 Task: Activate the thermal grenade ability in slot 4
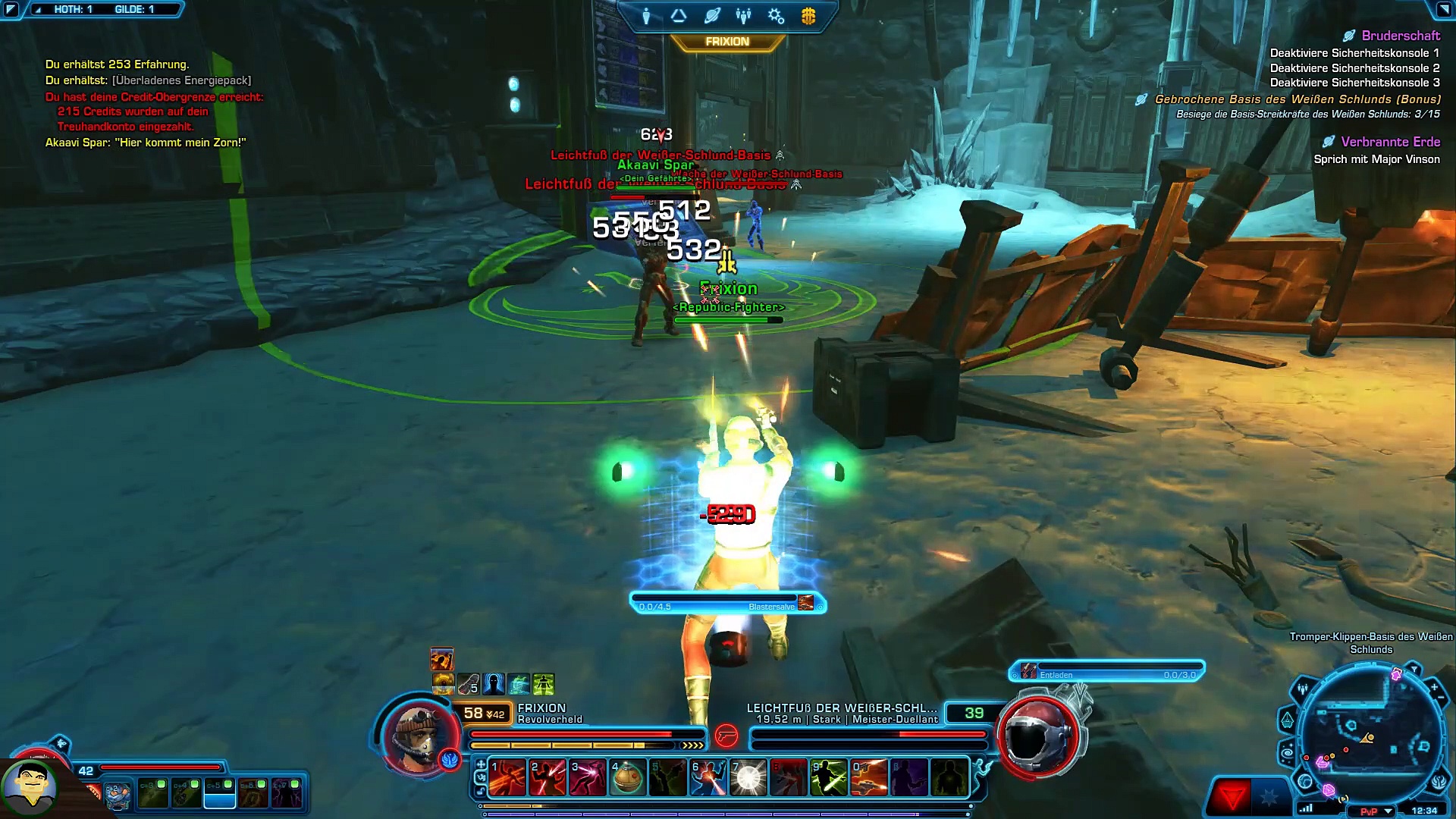pyautogui.click(x=627, y=778)
